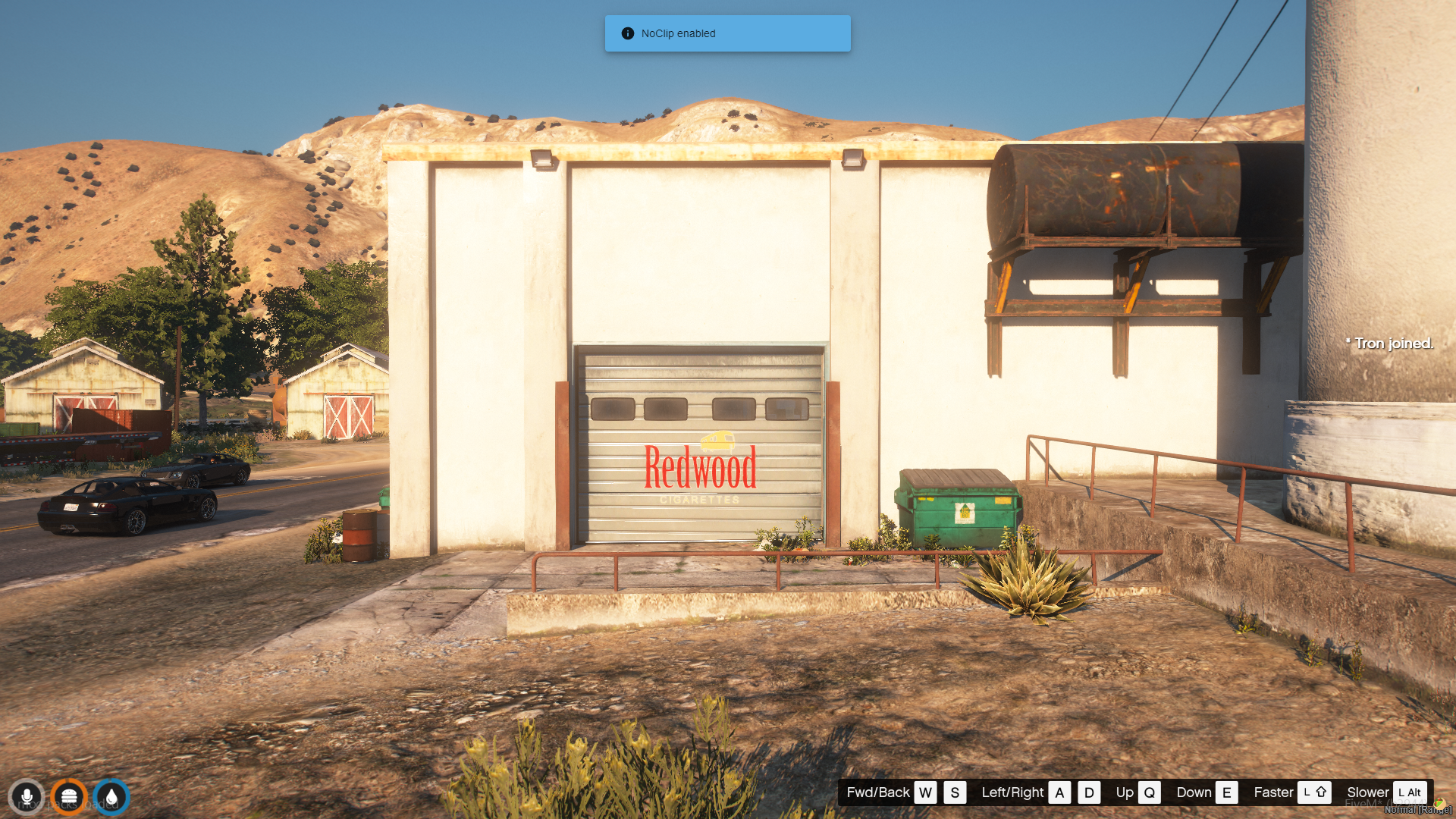This screenshot has width=1456, height=819.
Task: Select the water drop thirst icon
Action: [x=111, y=797]
